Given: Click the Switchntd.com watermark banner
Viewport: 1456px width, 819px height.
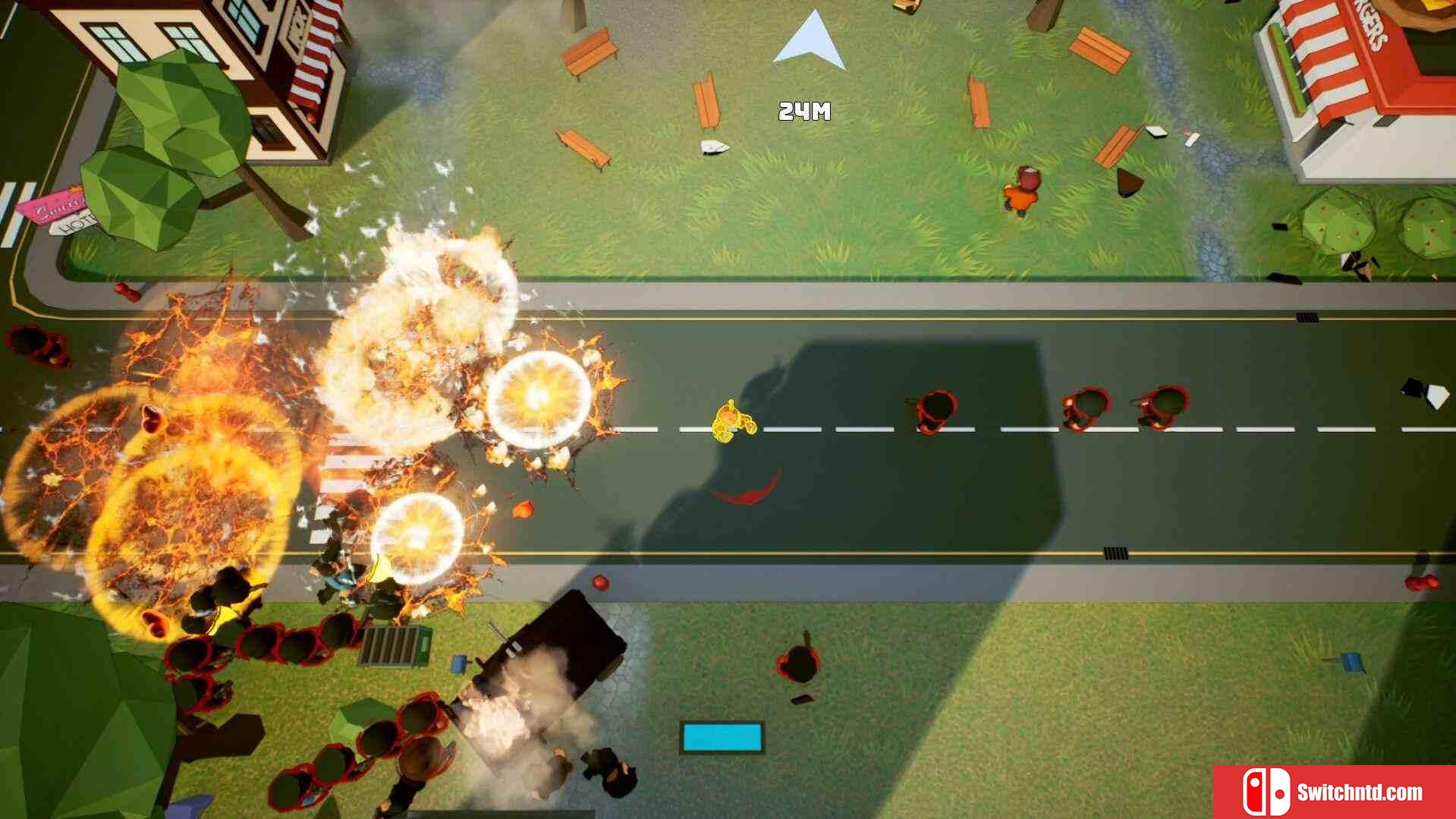Looking at the screenshot, I should 1334,792.
